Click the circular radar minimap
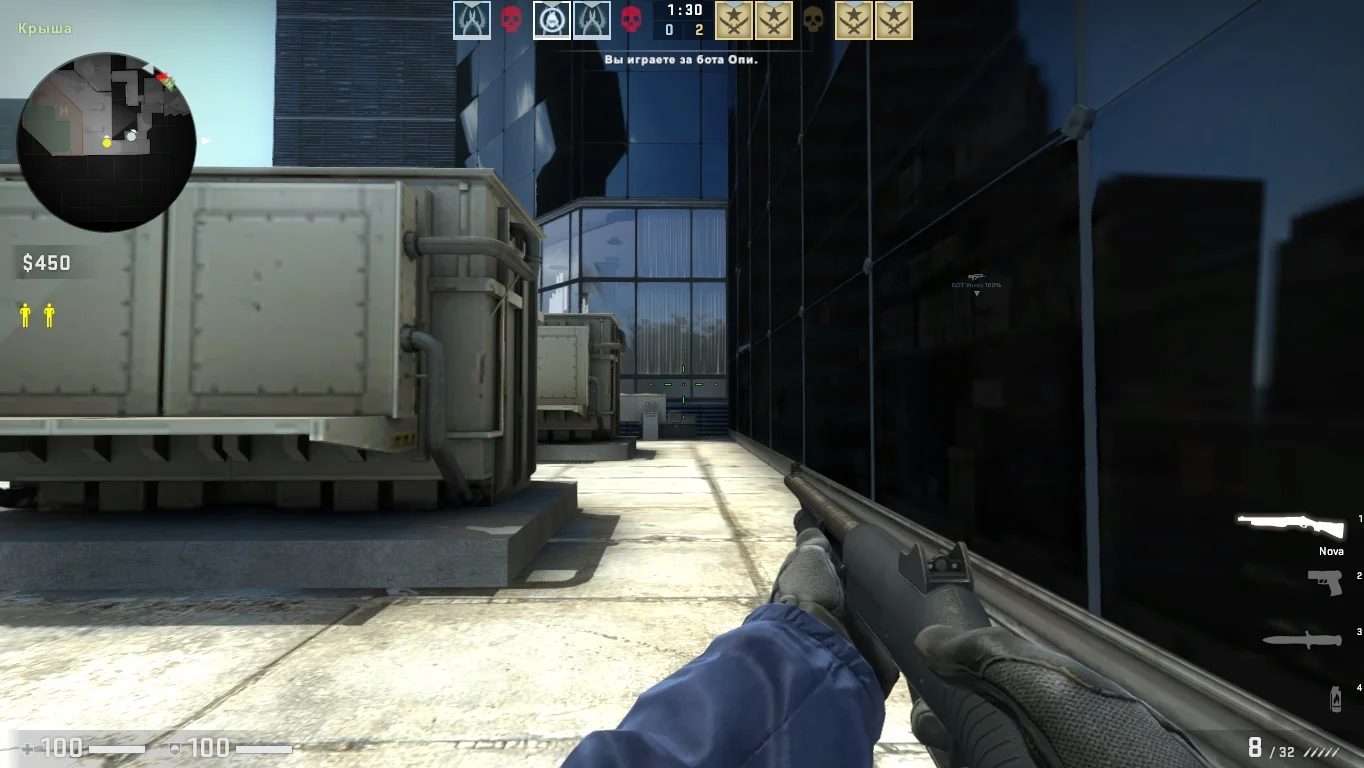The height and width of the screenshot is (768, 1364). 106,142
